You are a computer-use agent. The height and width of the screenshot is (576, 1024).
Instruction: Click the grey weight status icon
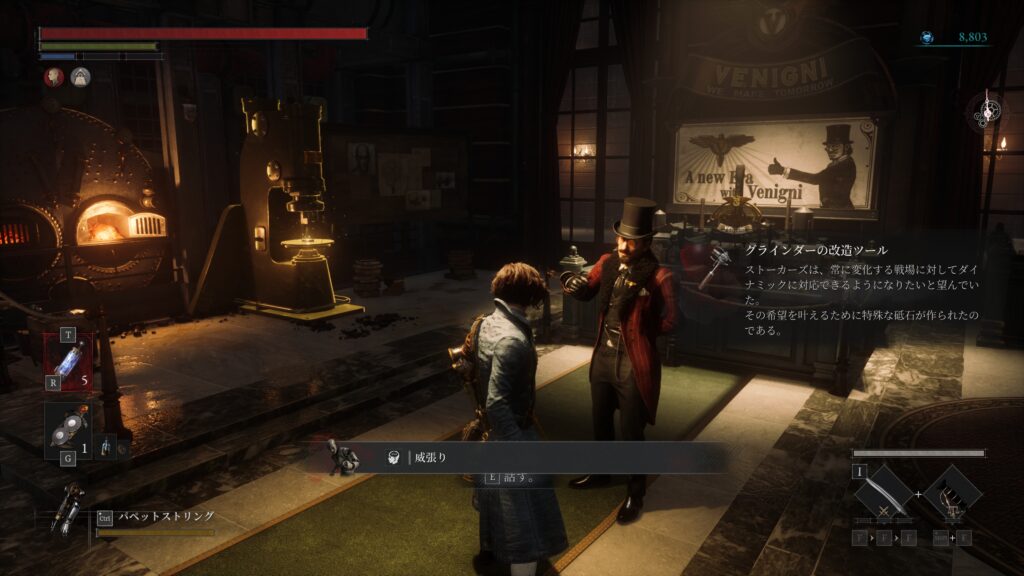[80, 77]
